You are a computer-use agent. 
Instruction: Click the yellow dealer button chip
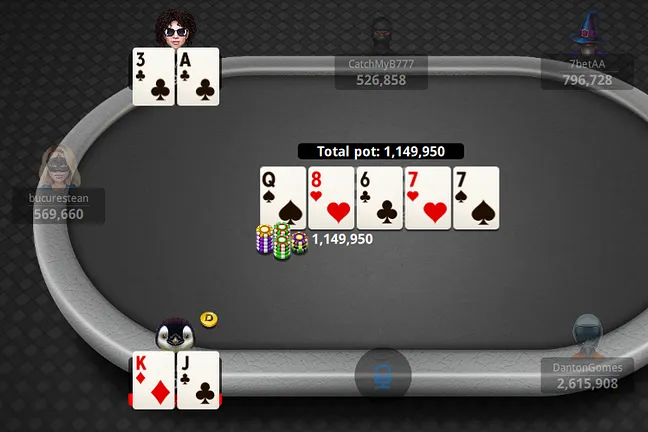(x=209, y=319)
